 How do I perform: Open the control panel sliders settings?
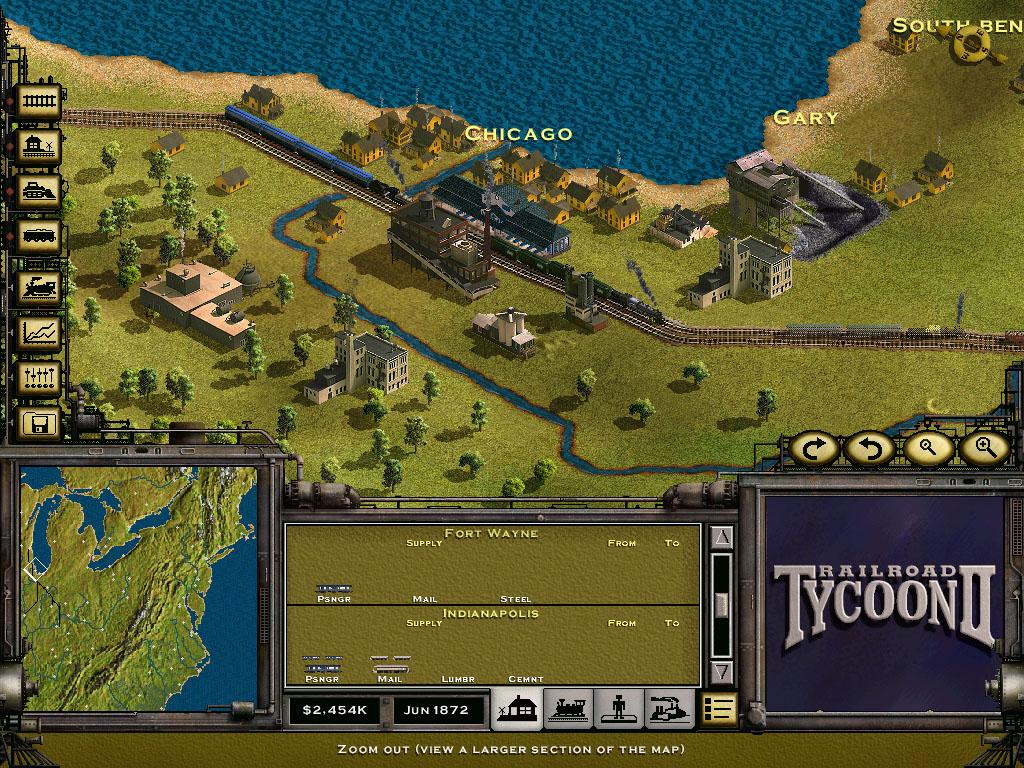(40, 378)
